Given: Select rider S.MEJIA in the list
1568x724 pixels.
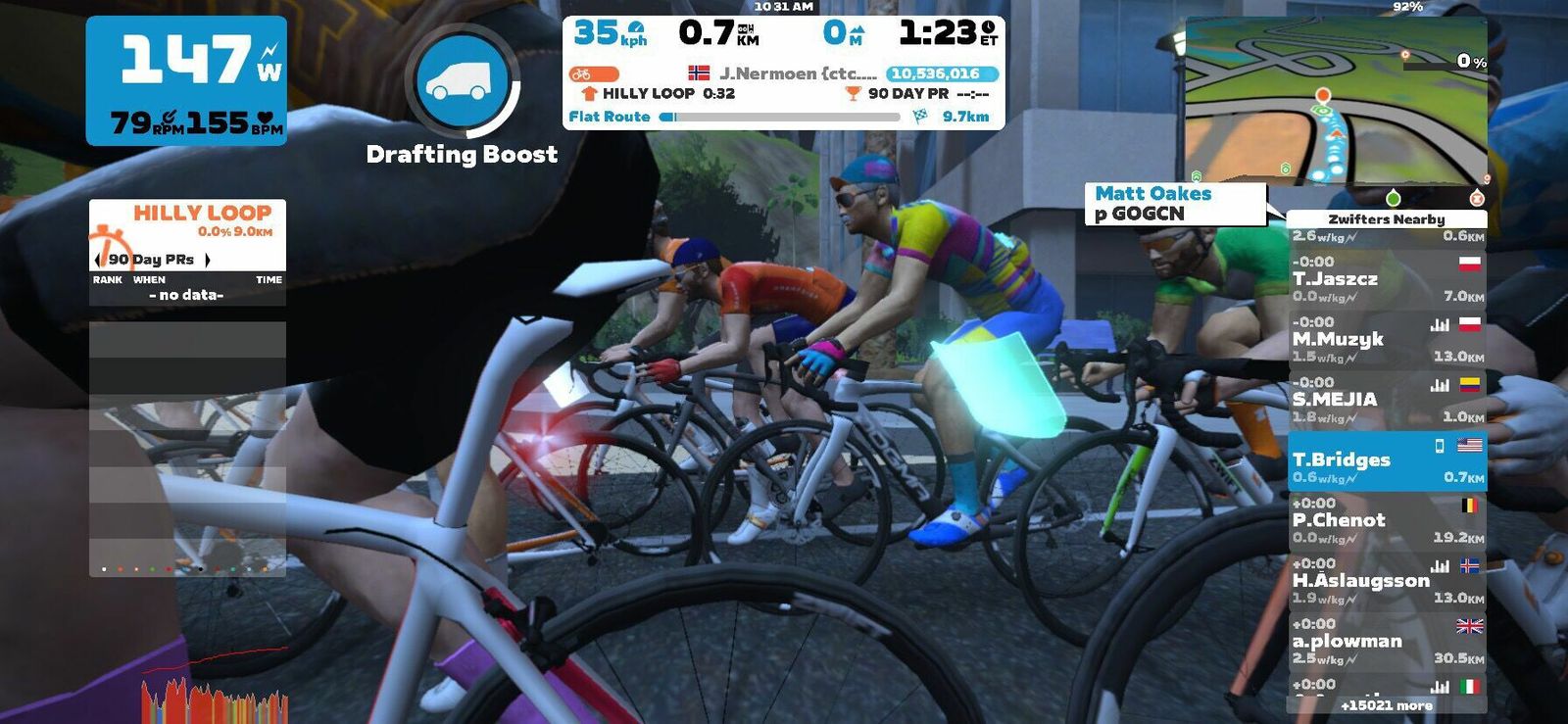Looking at the screenshot, I should click(1386, 400).
